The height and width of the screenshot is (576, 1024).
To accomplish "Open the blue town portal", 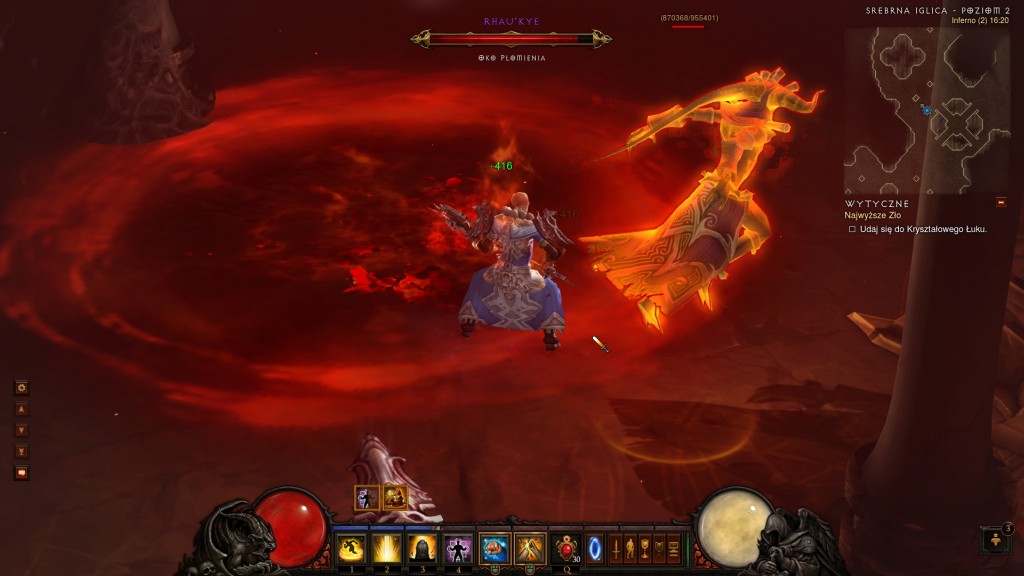I will pos(595,548).
